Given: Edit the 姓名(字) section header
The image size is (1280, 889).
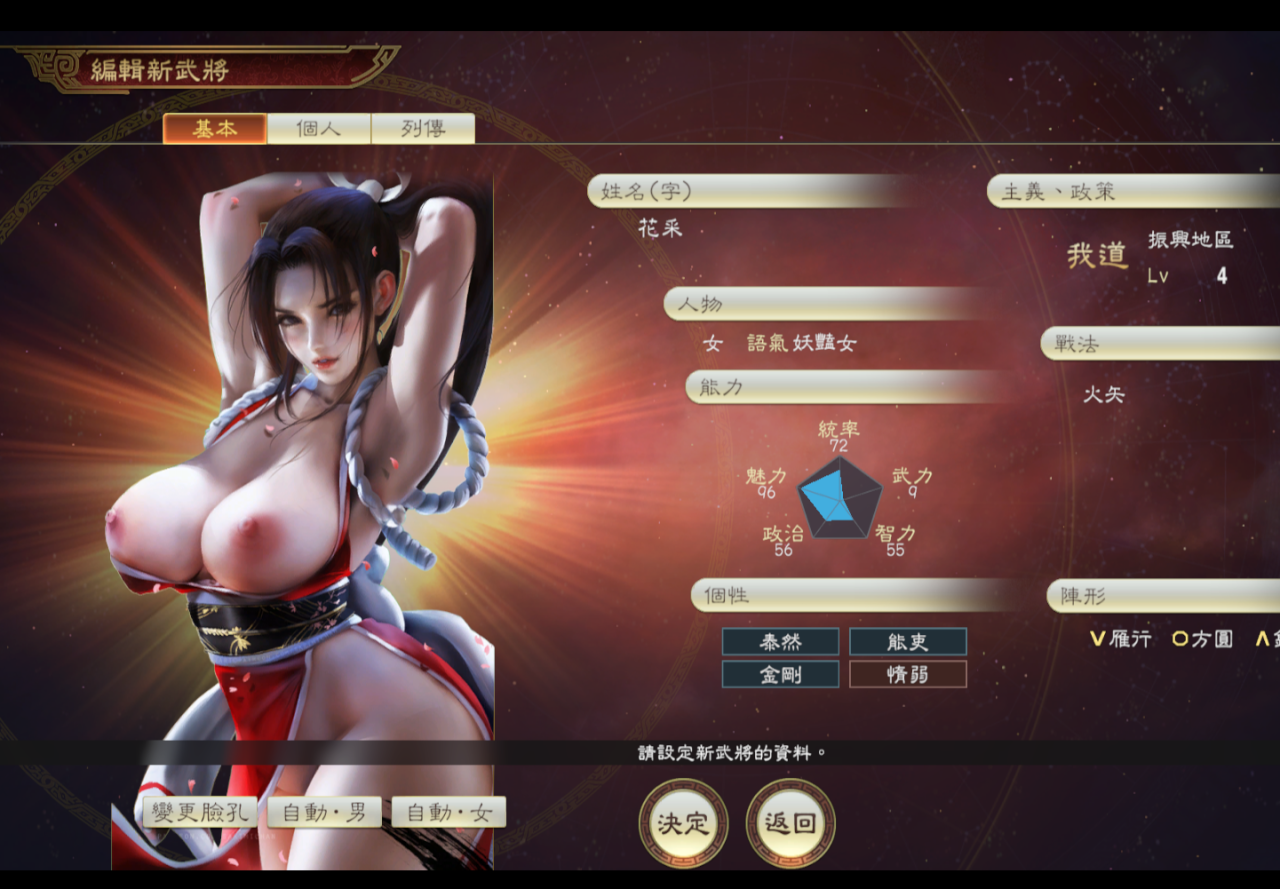Looking at the screenshot, I should [x=750, y=191].
